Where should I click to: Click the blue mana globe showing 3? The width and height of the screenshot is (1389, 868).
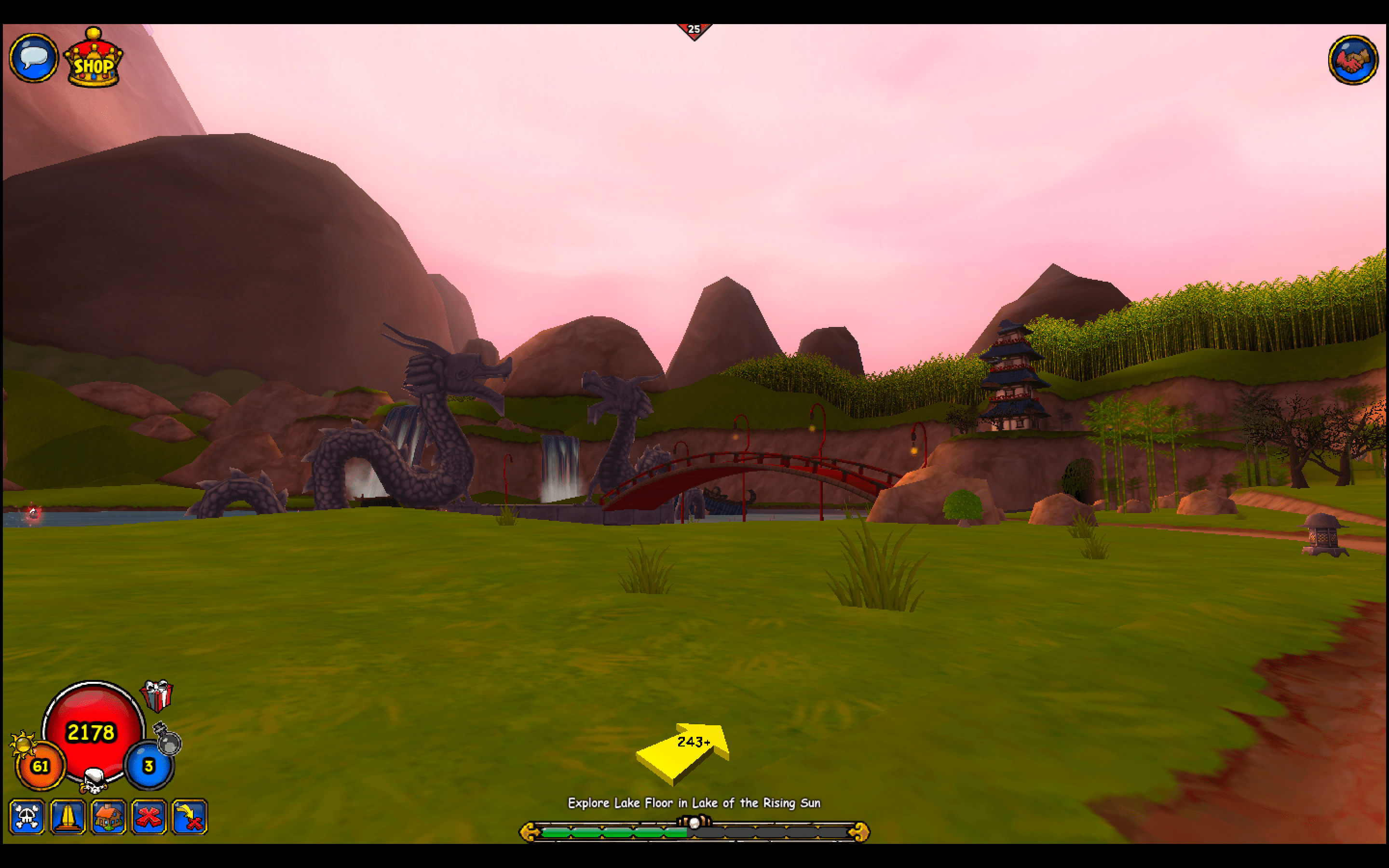(148, 765)
